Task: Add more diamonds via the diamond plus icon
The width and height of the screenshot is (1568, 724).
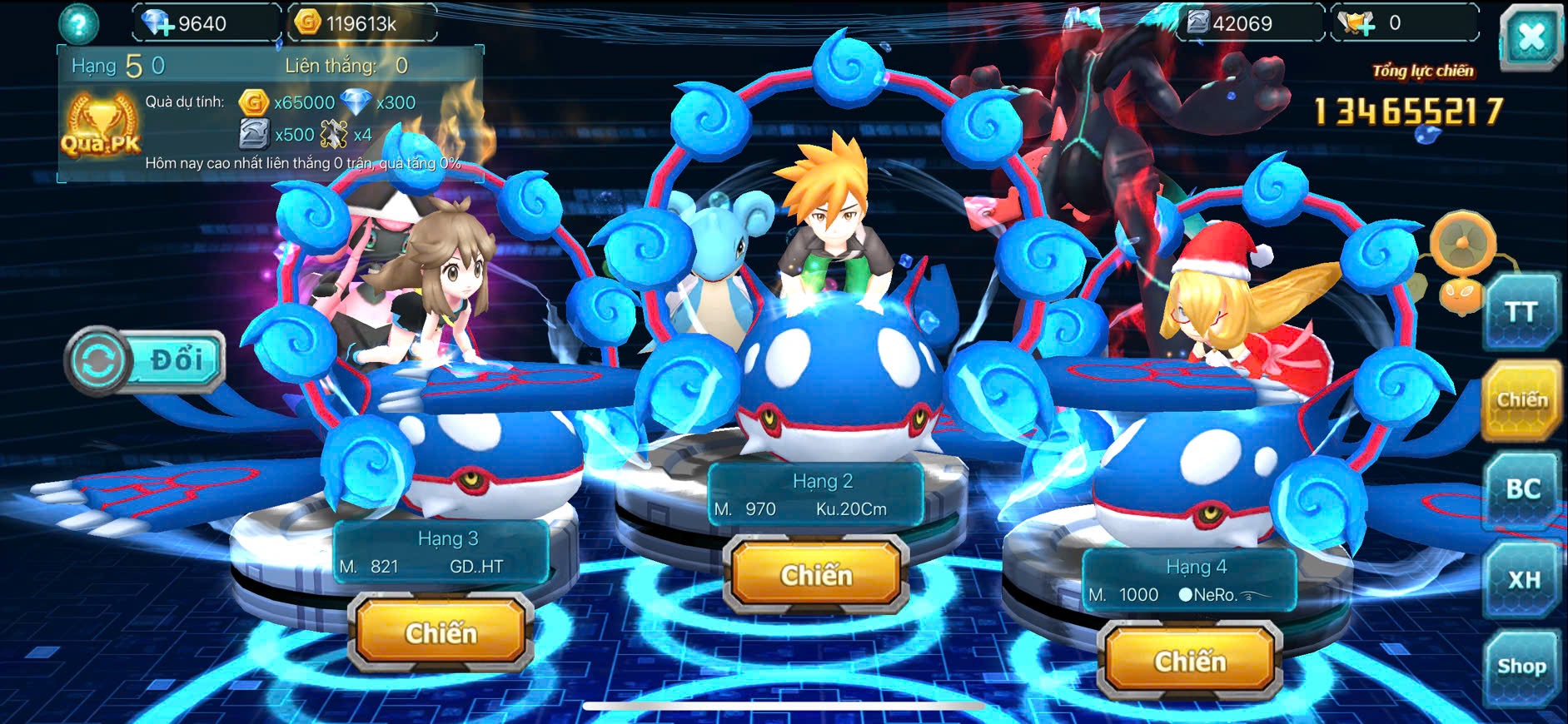Action: [158, 23]
